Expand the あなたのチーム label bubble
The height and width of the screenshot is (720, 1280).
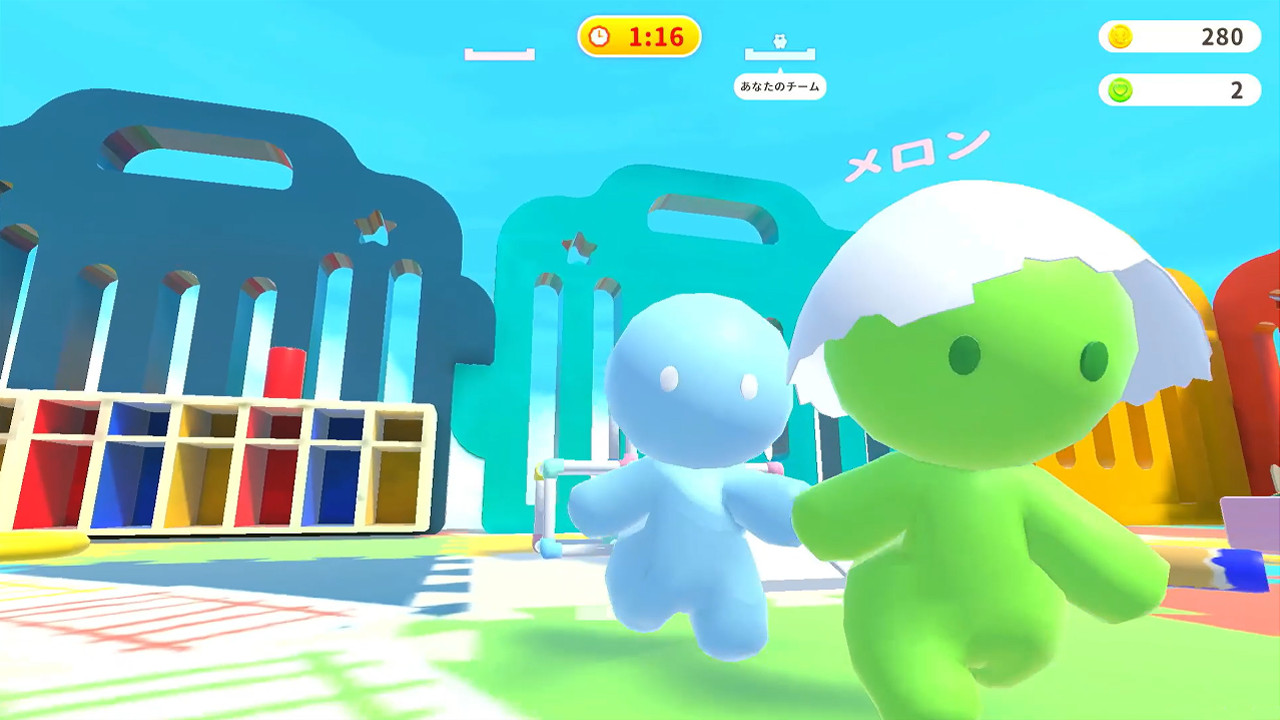click(780, 87)
